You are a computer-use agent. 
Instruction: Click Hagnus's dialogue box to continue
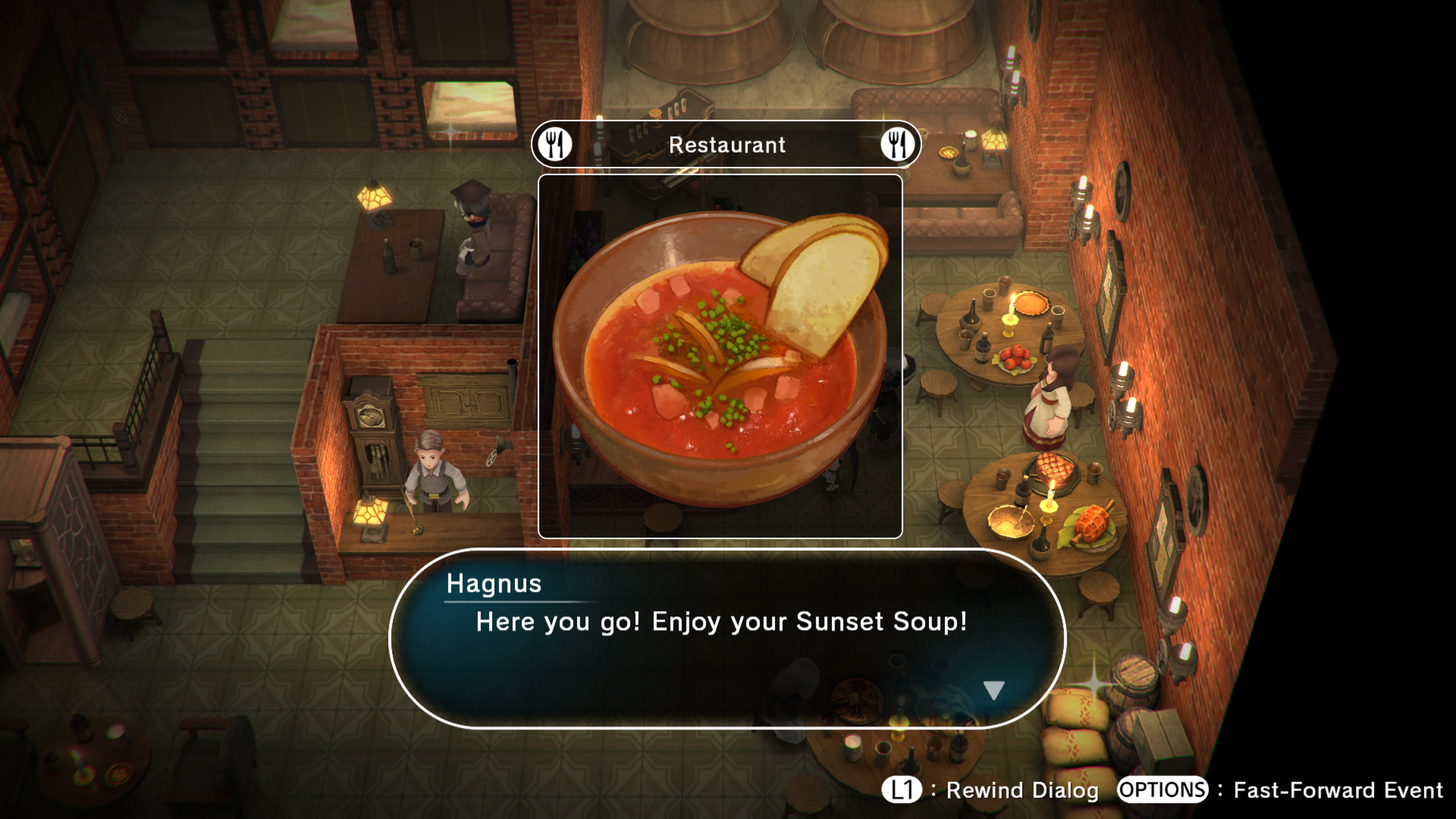(x=726, y=639)
